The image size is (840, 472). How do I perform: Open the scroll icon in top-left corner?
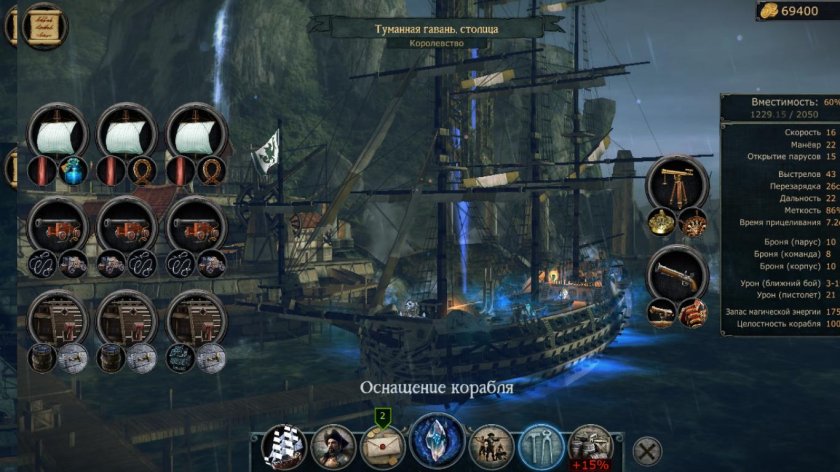(x=42, y=23)
